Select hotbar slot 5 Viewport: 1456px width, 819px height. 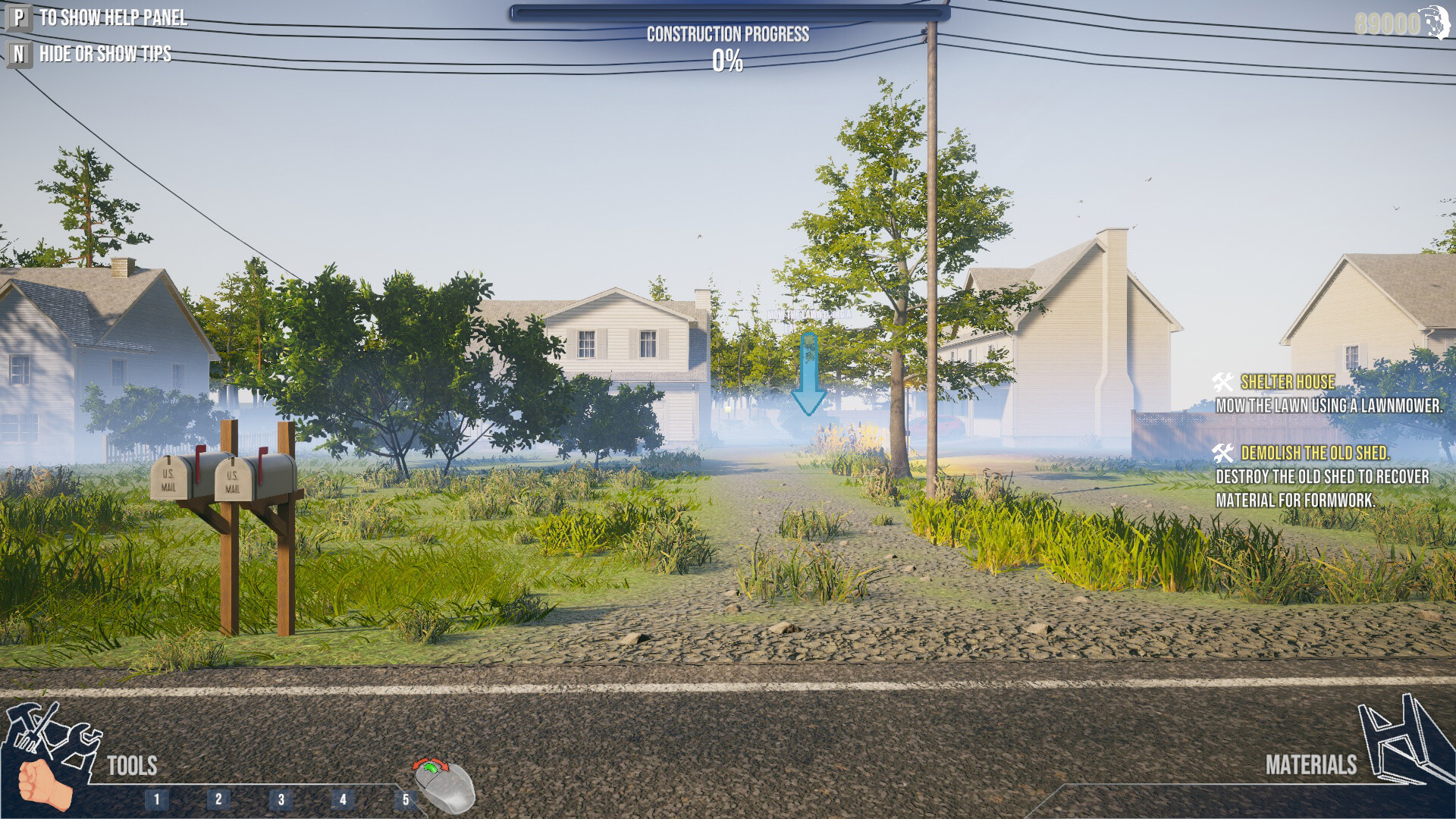[407, 797]
